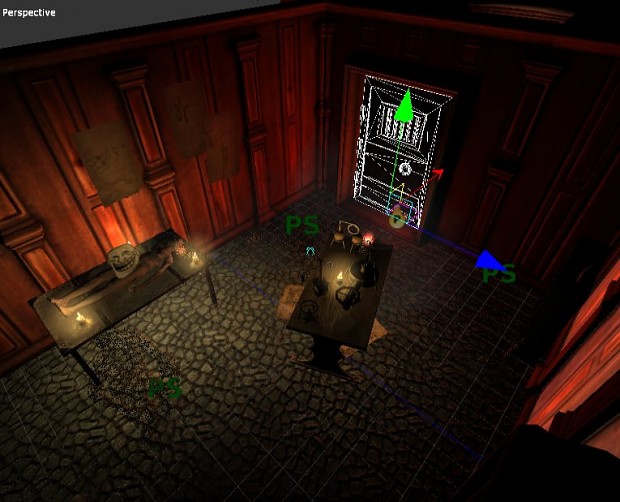
Task: Pick the PS marker below the corpse table
Action: (x=165, y=388)
